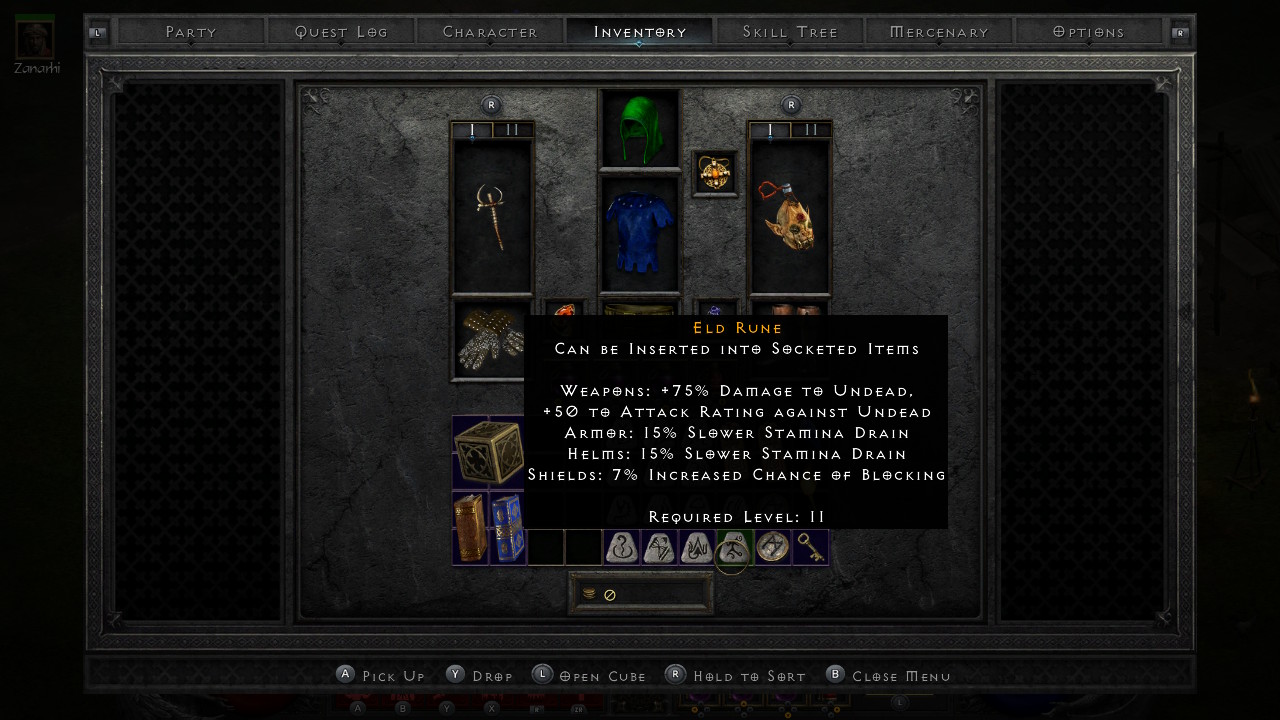Select the highlighted Eld Rune
The height and width of the screenshot is (720, 1280).
click(734, 548)
